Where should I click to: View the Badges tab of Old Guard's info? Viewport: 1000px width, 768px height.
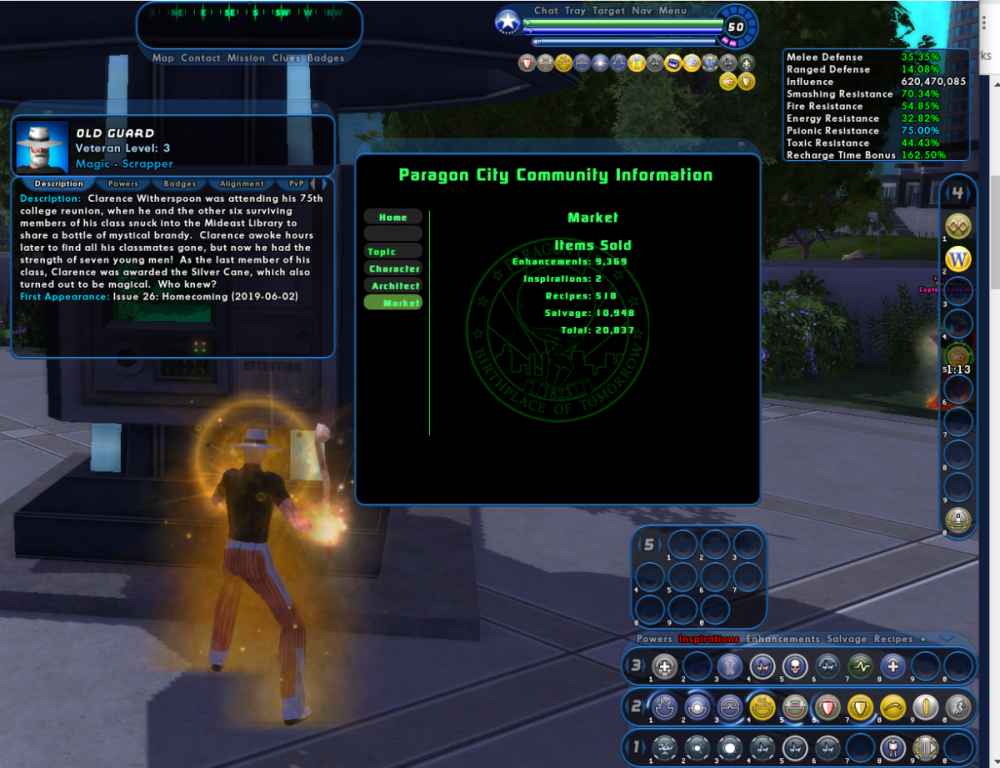(x=180, y=184)
